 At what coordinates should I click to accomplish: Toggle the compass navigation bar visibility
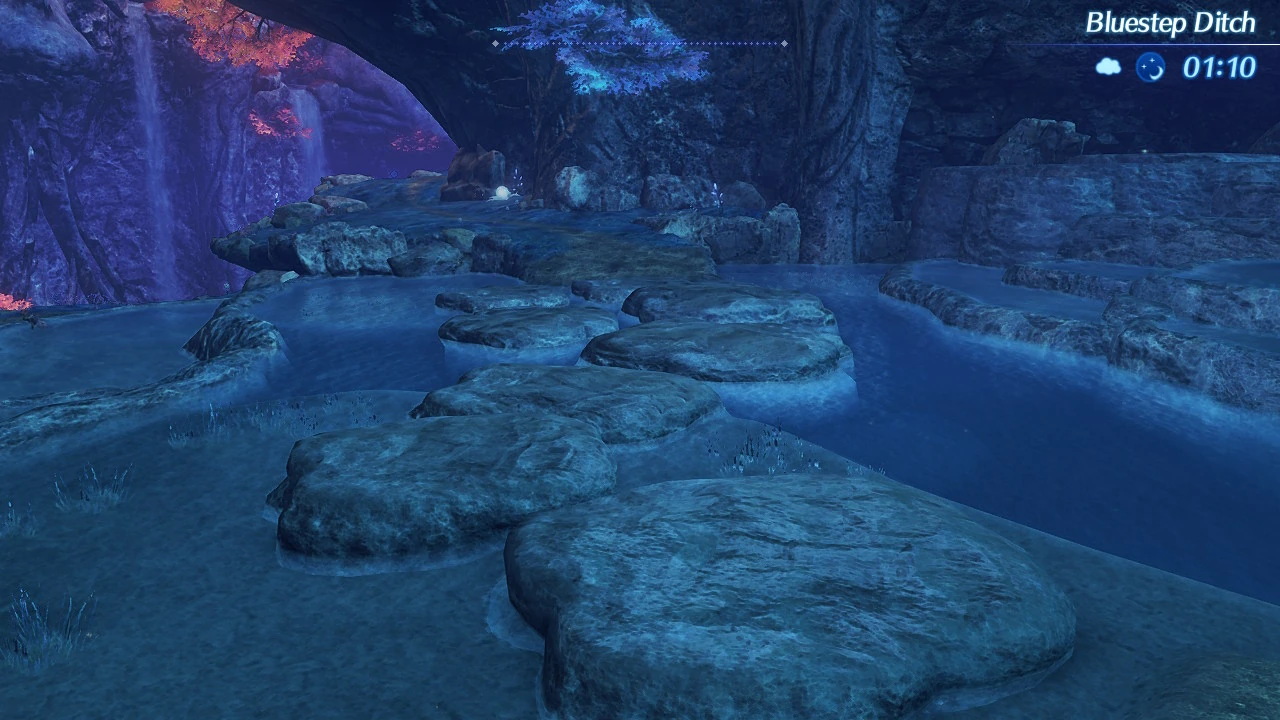tap(640, 43)
